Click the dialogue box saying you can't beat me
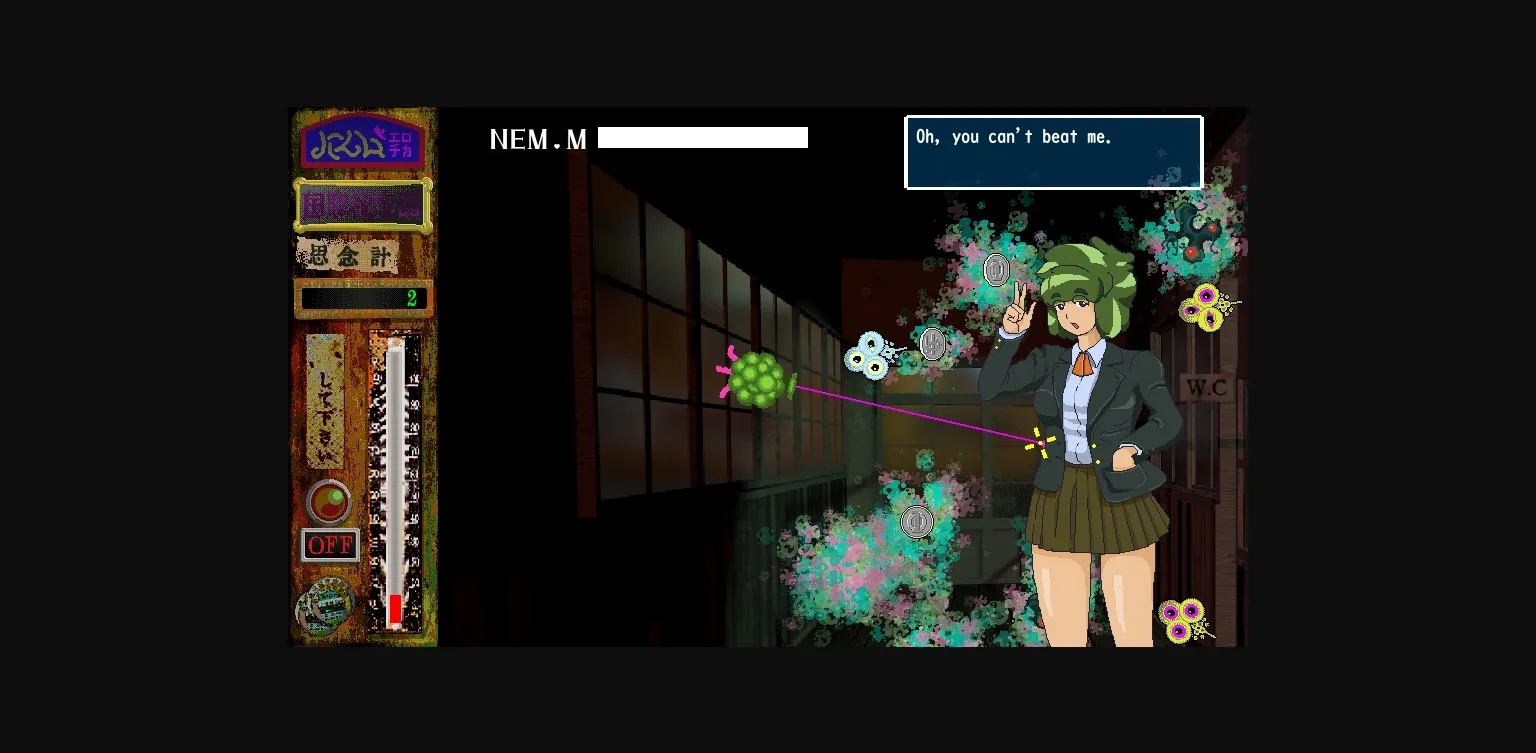The height and width of the screenshot is (753, 1536). [x=1053, y=151]
